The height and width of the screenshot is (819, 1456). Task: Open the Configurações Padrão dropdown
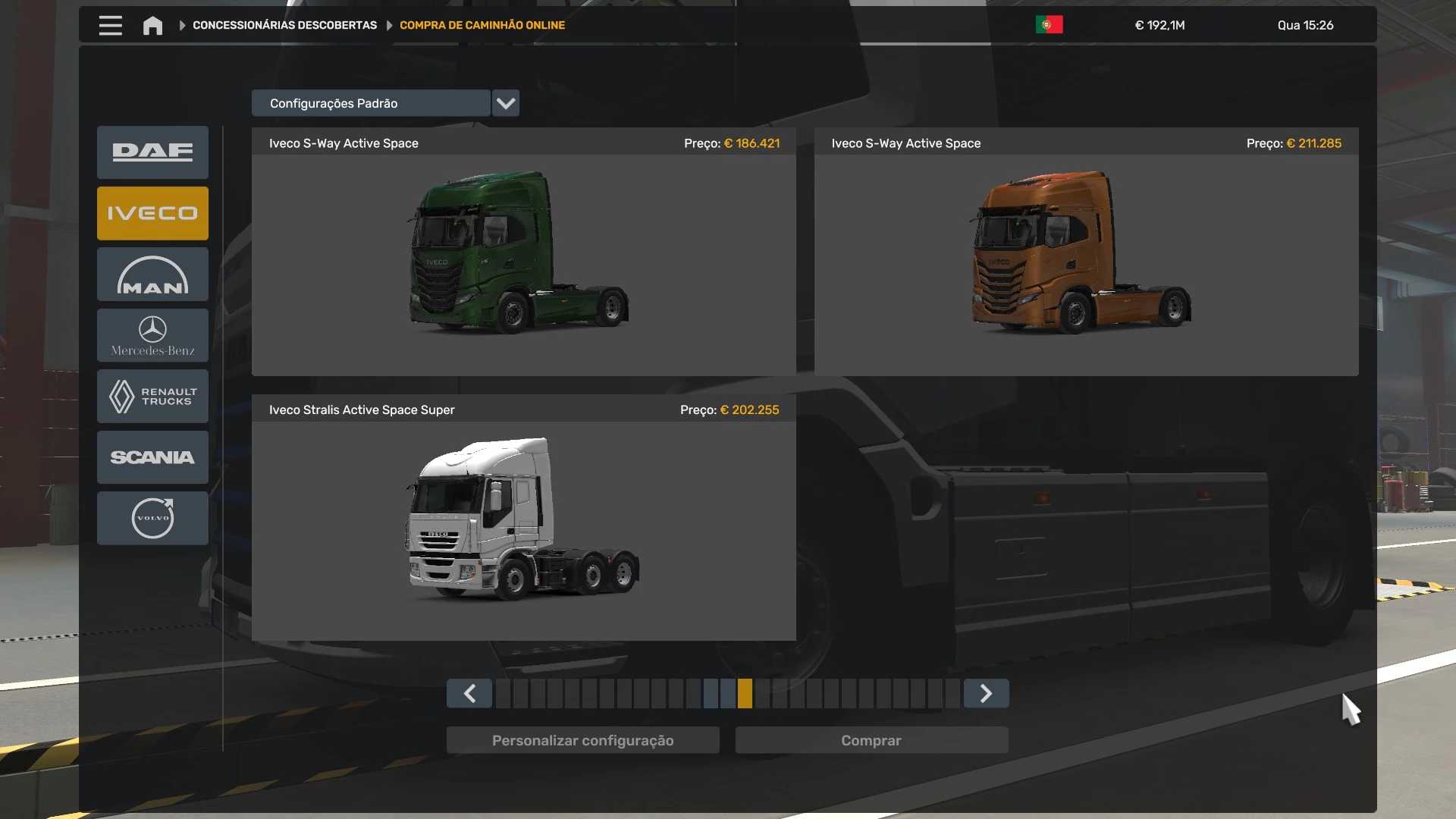505,103
